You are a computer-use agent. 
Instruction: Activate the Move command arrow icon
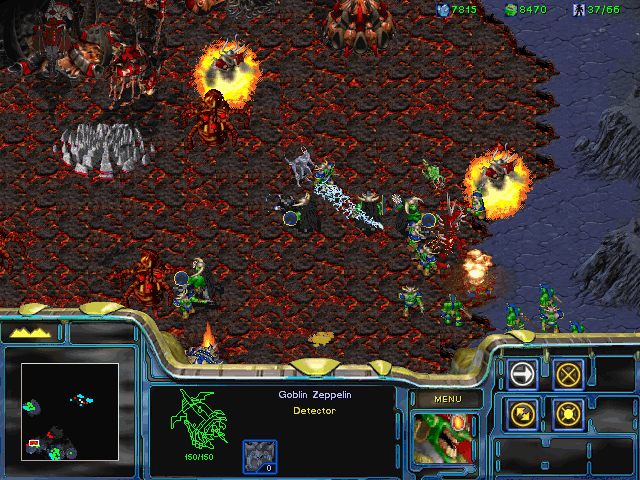tap(522, 374)
